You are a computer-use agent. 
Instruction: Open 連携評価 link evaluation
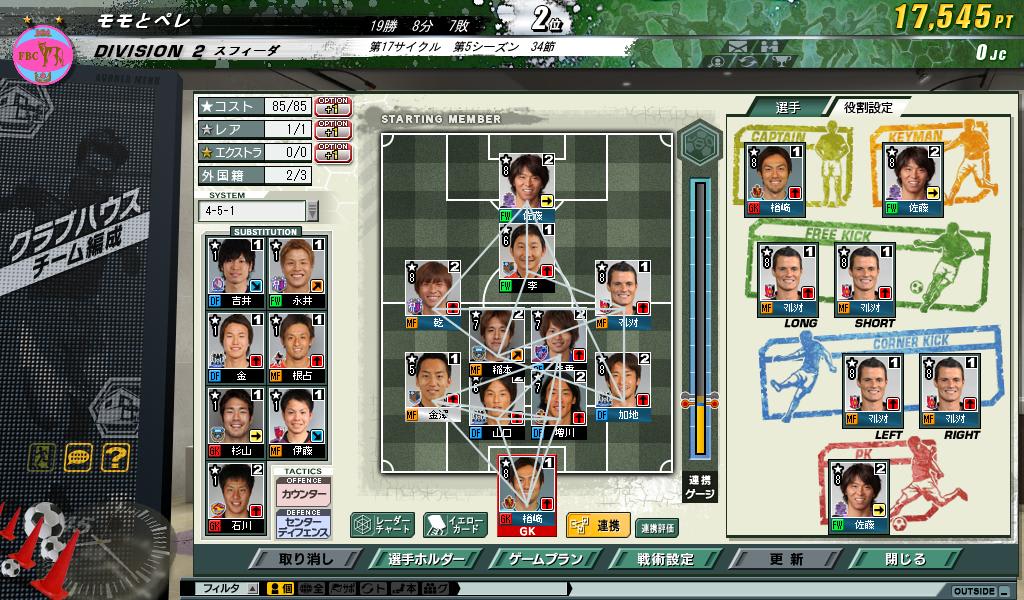pos(657,526)
